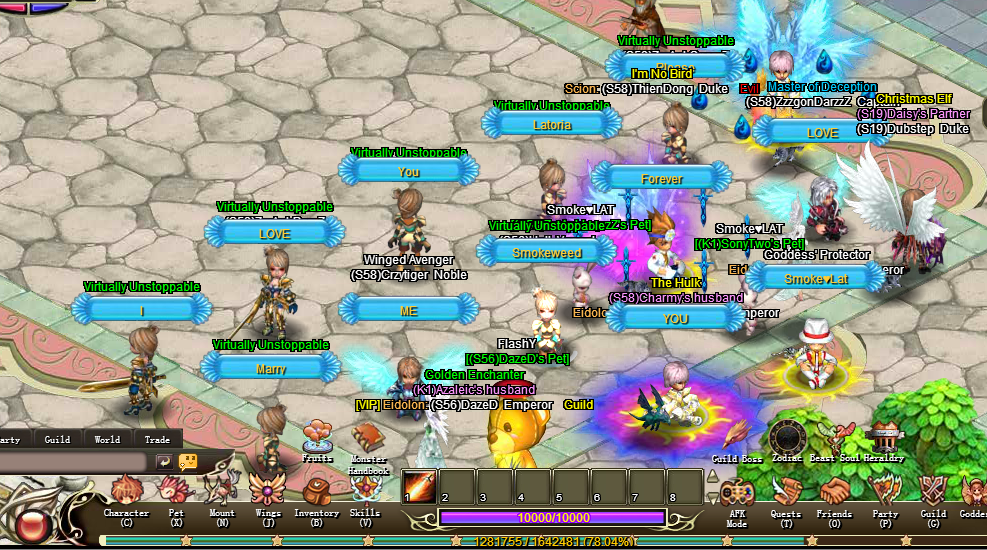Open the Zodiac feature
Viewport: 987px width, 550px height.
click(x=785, y=438)
